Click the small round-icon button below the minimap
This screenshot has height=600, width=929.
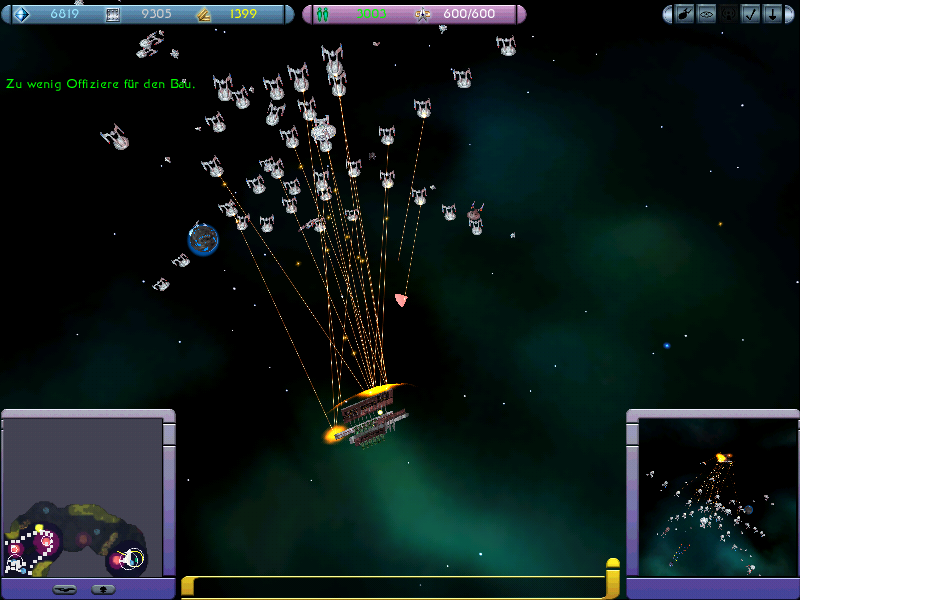pos(103,589)
